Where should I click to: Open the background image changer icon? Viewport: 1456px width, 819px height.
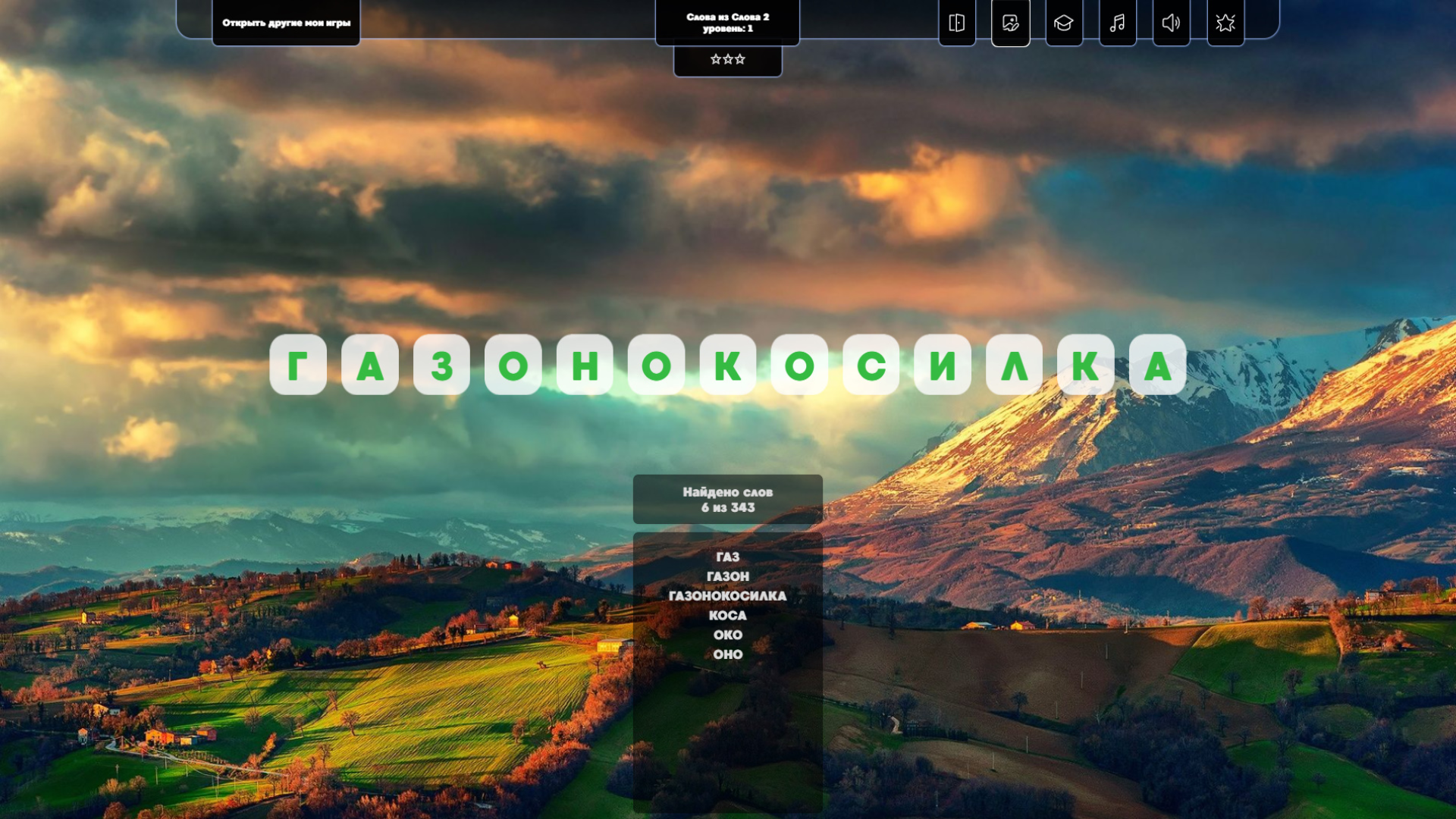1010,23
